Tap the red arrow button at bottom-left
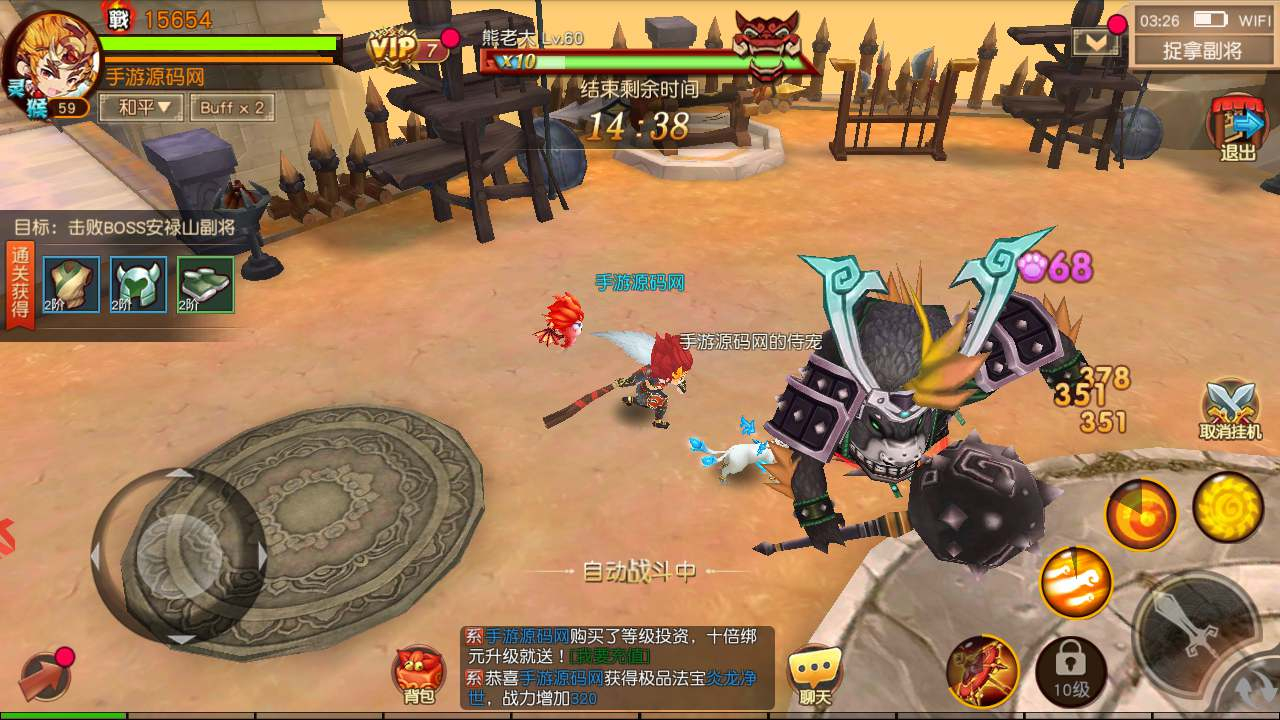This screenshot has height=720, width=1280. point(40,675)
